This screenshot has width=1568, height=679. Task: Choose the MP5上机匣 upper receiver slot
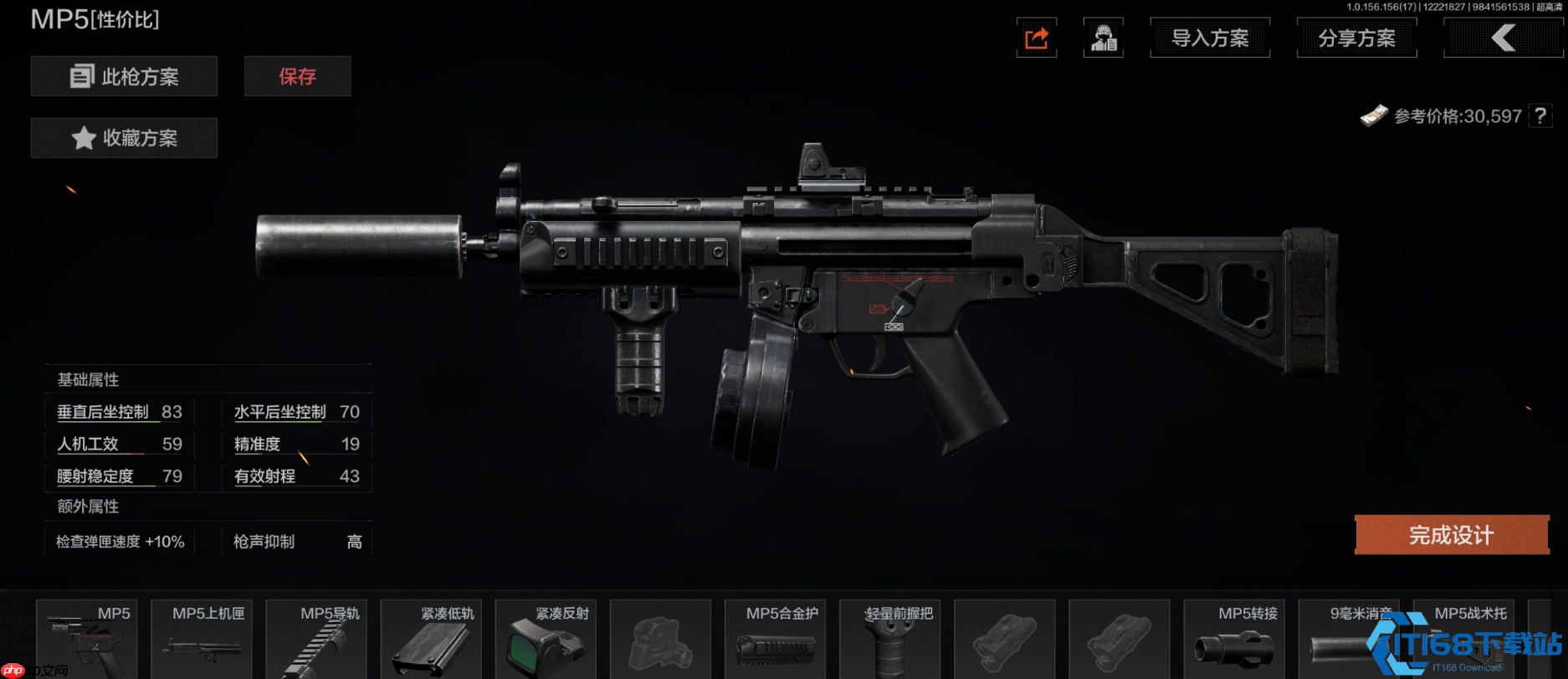[202, 640]
